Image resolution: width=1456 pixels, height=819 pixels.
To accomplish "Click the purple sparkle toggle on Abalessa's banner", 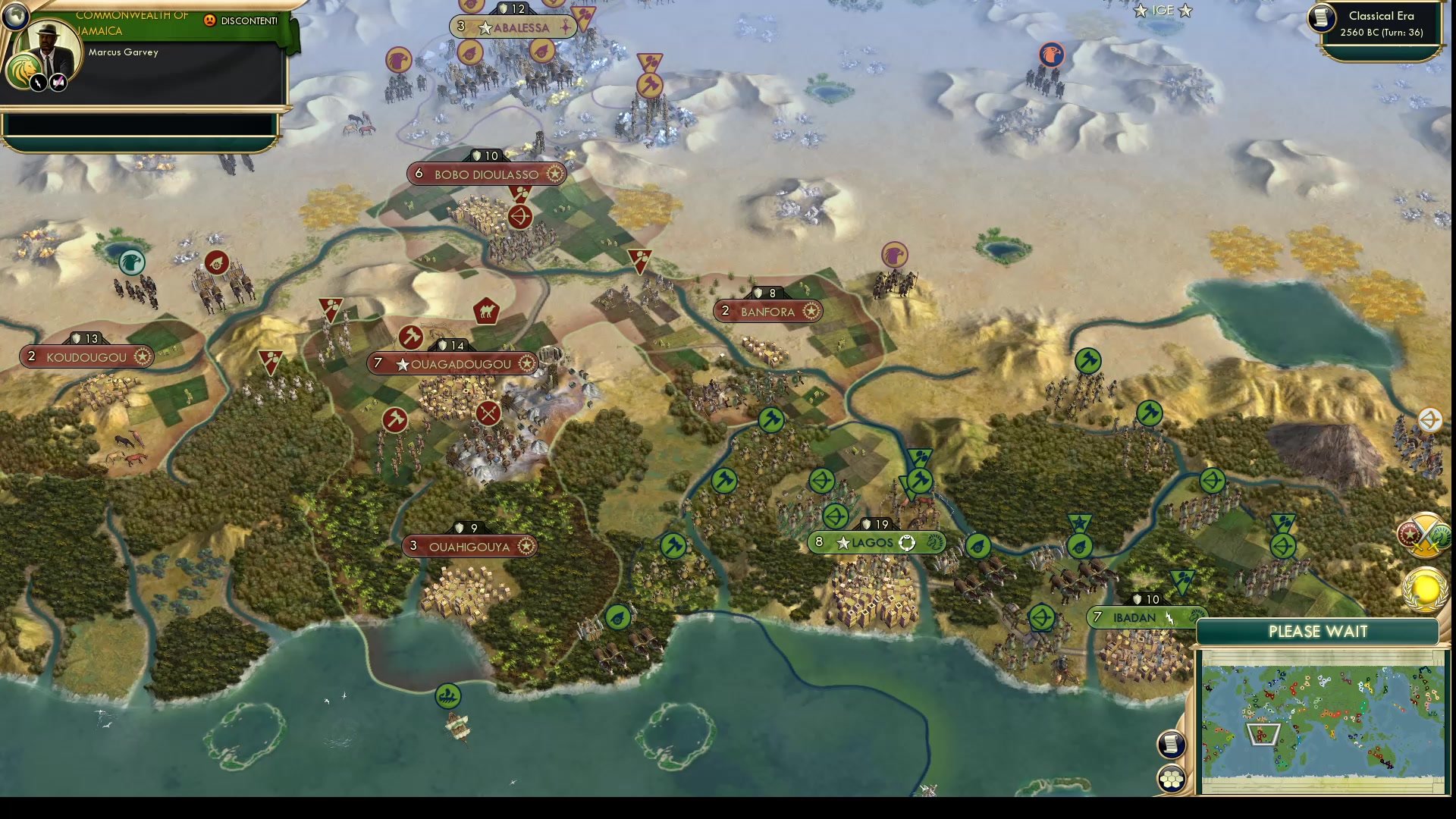I will 567,27.
